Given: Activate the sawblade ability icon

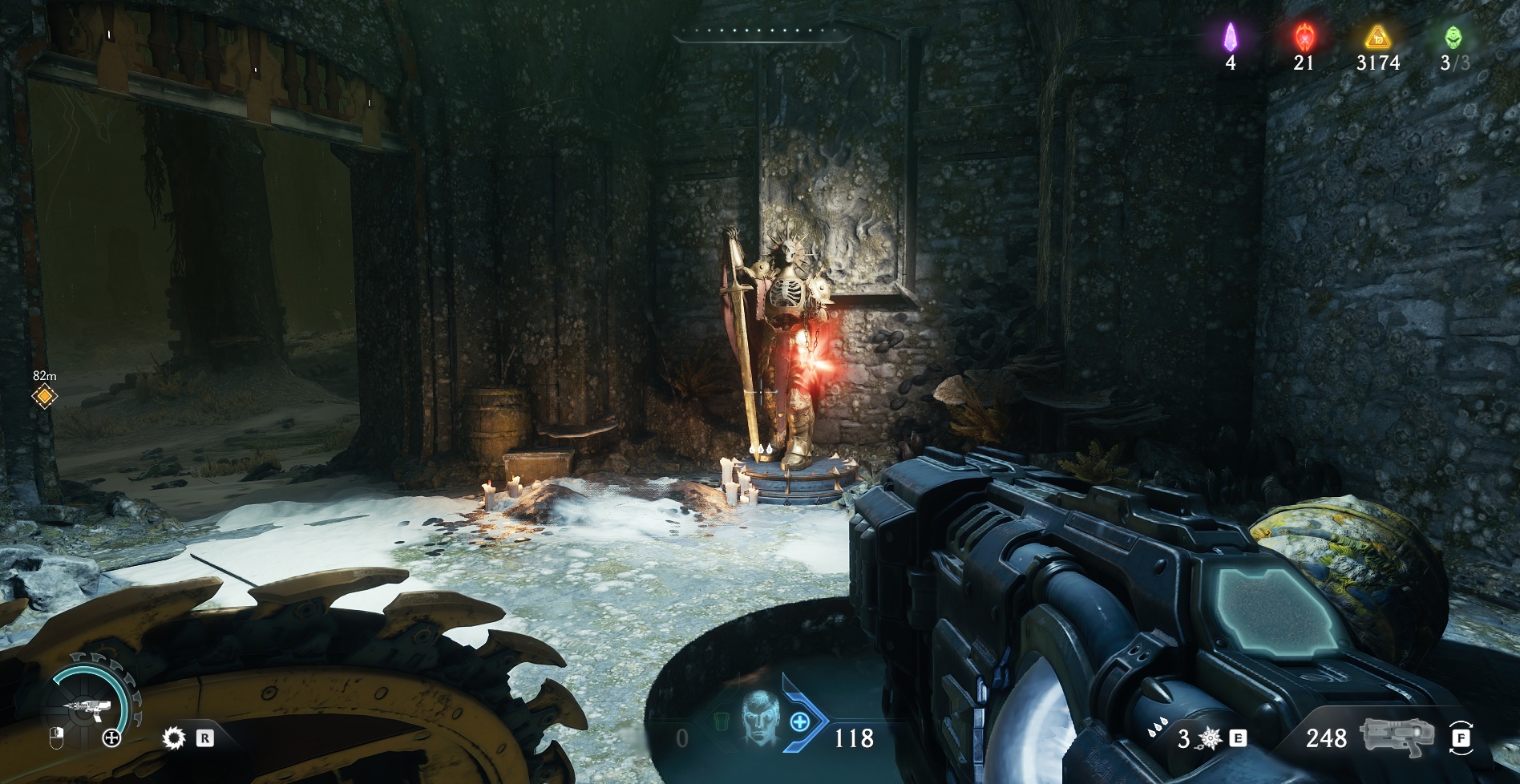Looking at the screenshot, I should [173, 738].
